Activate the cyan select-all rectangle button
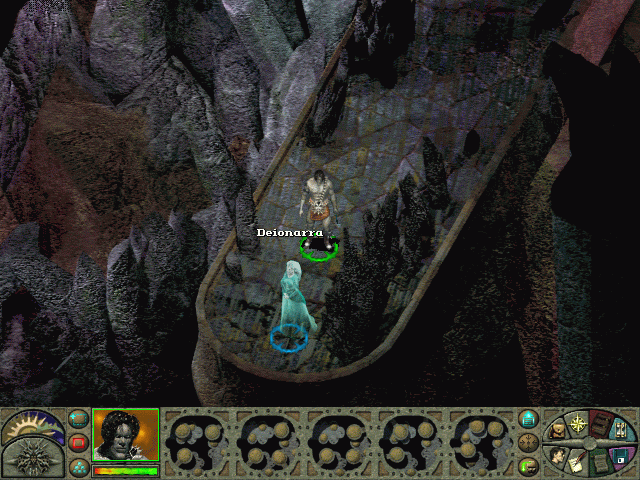The width and height of the screenshot is (640, 480). (78, 420)
